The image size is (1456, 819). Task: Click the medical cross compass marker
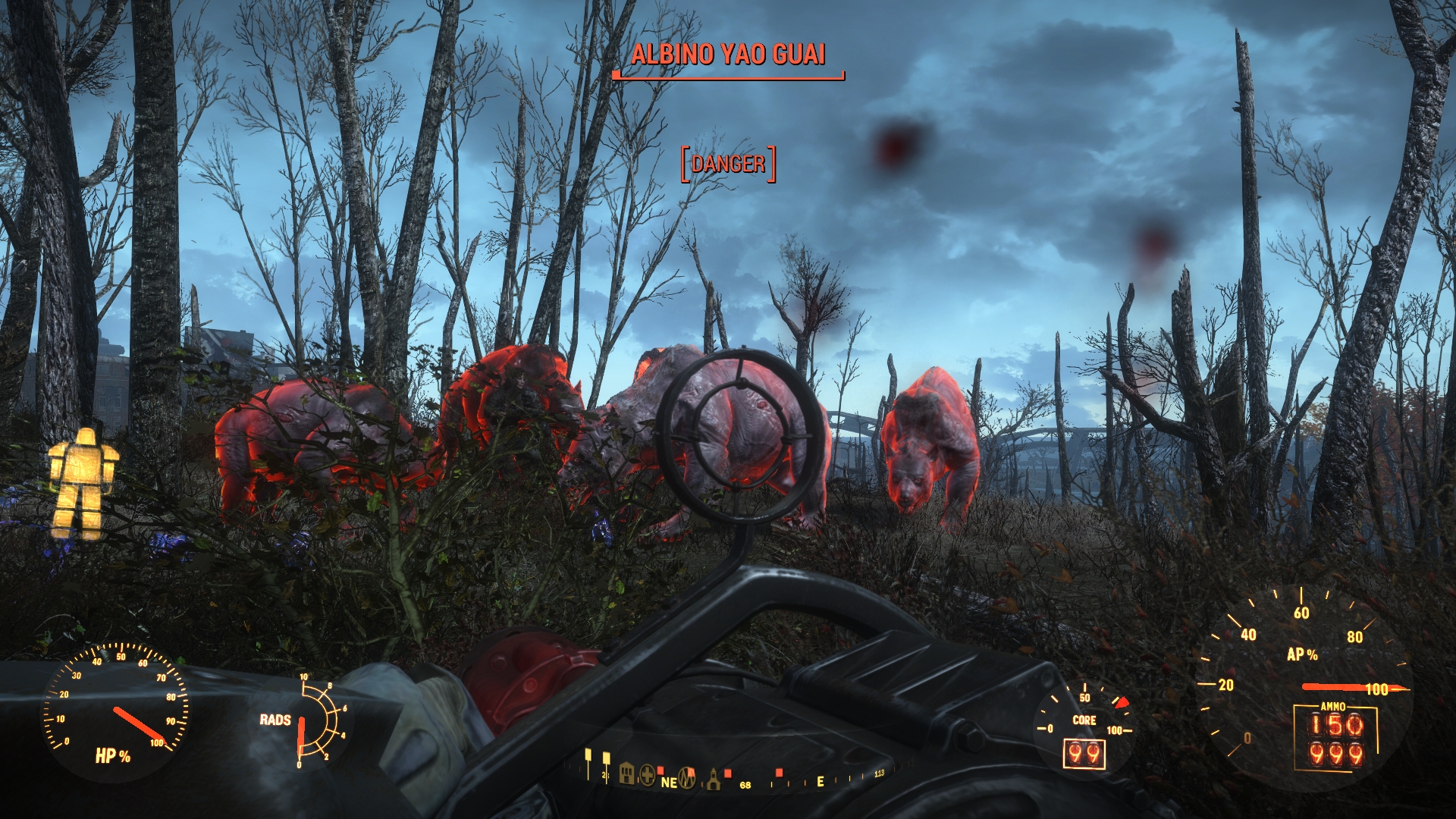(647, 775)
